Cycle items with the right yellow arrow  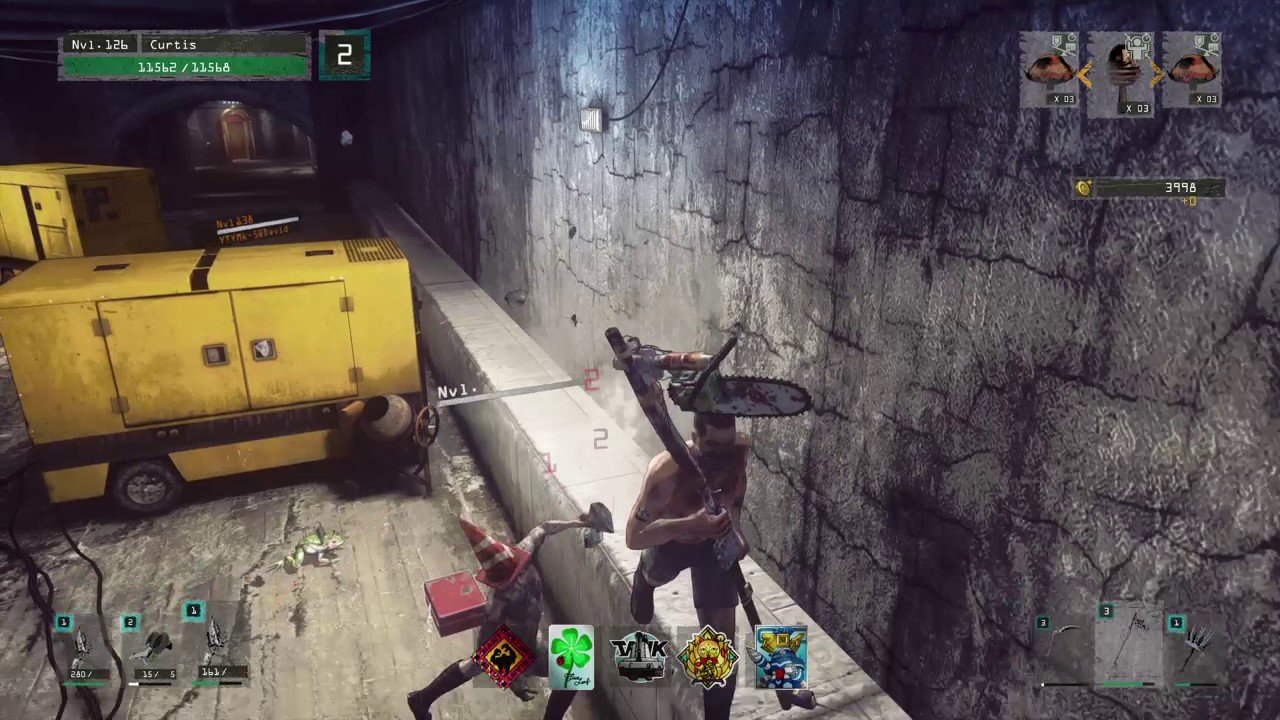pyautogui.click(x=1157, y=72)
